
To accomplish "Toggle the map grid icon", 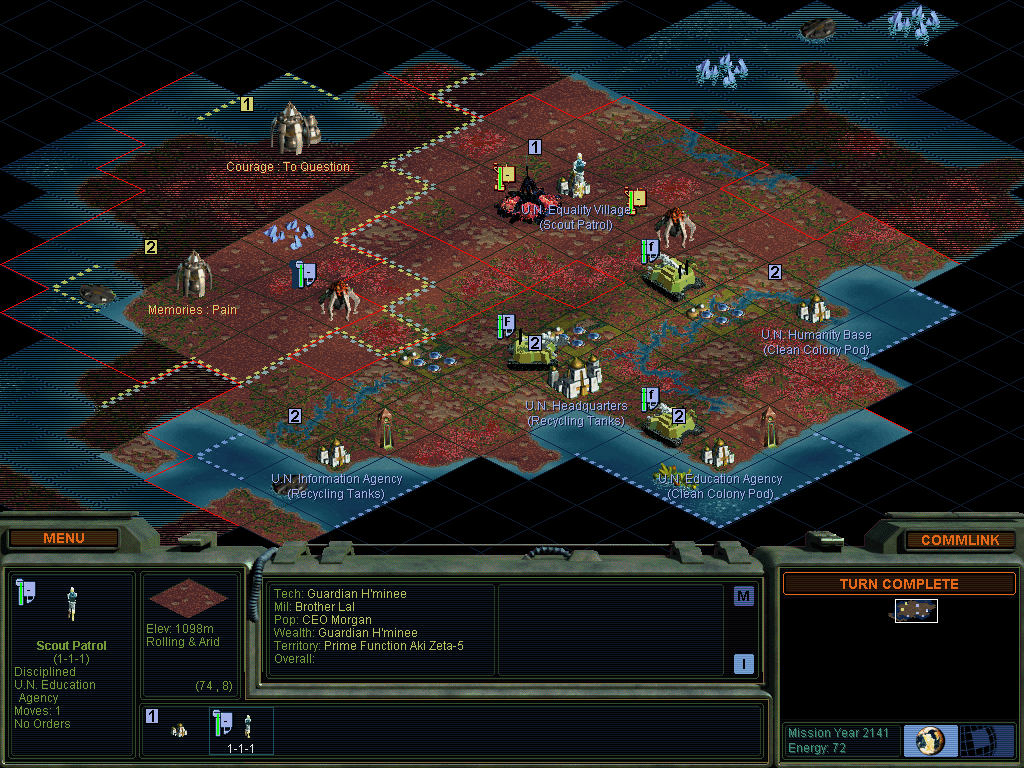I will (x=987, y=740).
